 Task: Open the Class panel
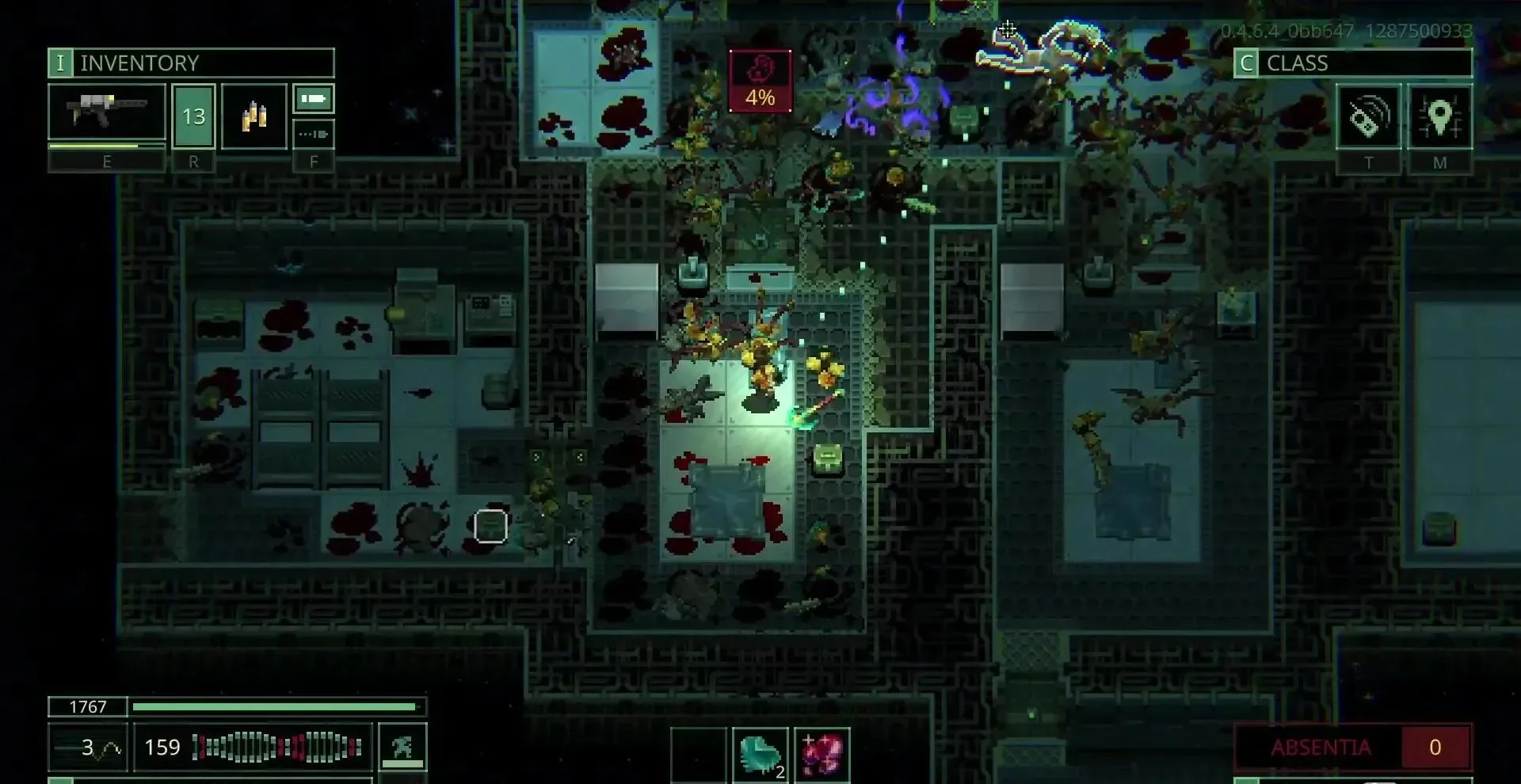click(x=1352, y=63)
